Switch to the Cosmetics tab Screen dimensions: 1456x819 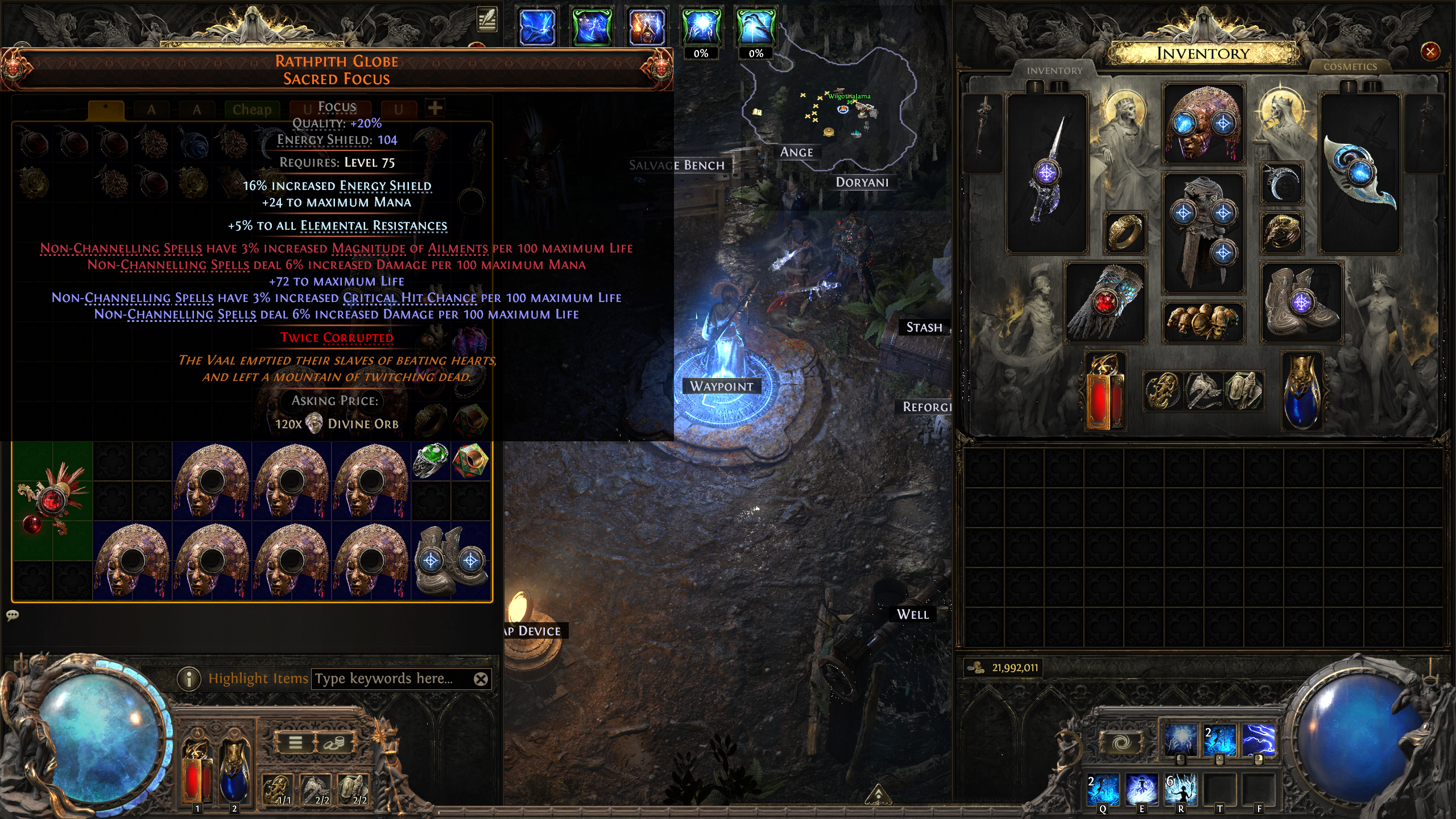click(1350, 67)
